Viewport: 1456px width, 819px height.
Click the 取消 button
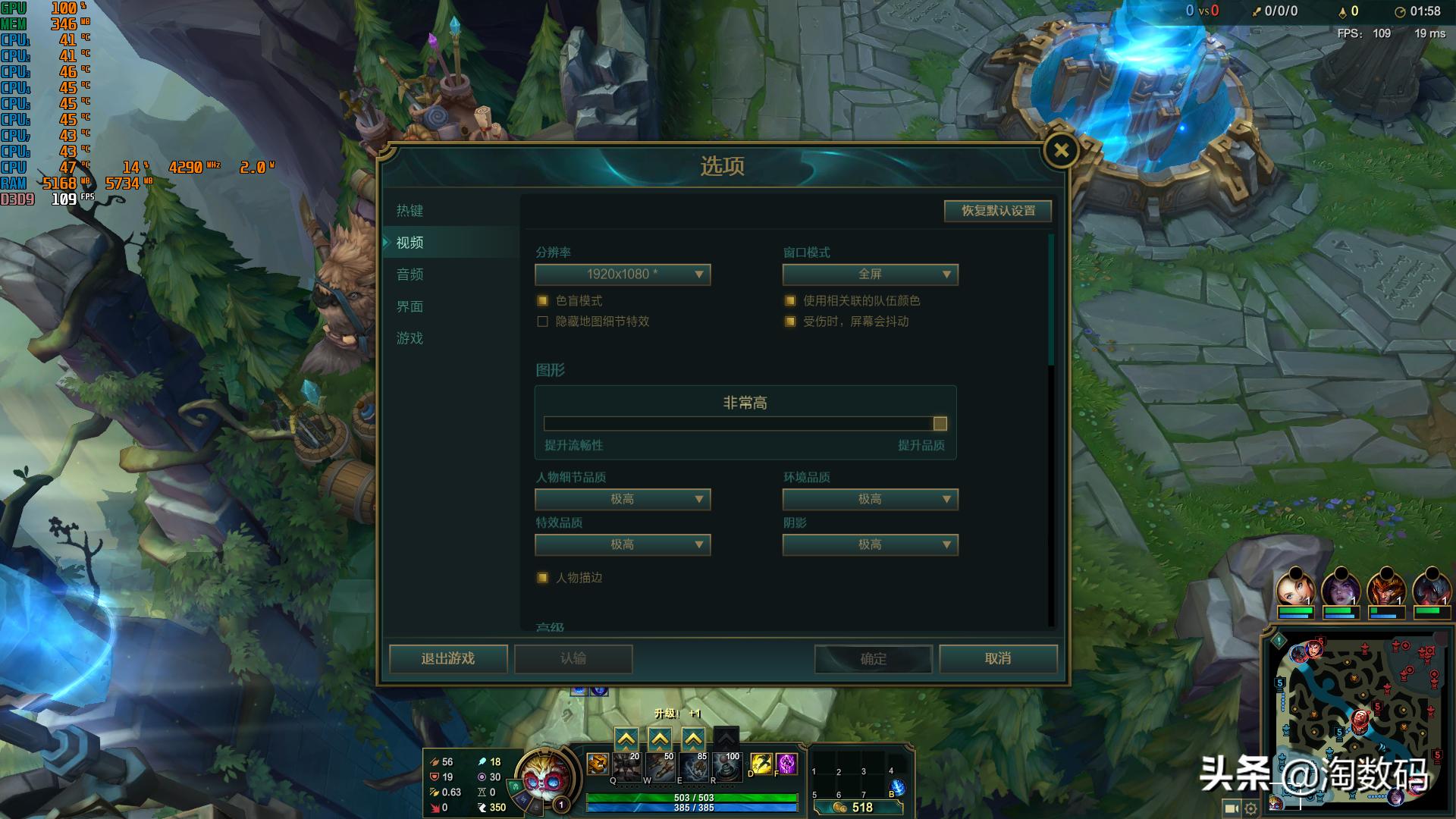click(998, 659)
